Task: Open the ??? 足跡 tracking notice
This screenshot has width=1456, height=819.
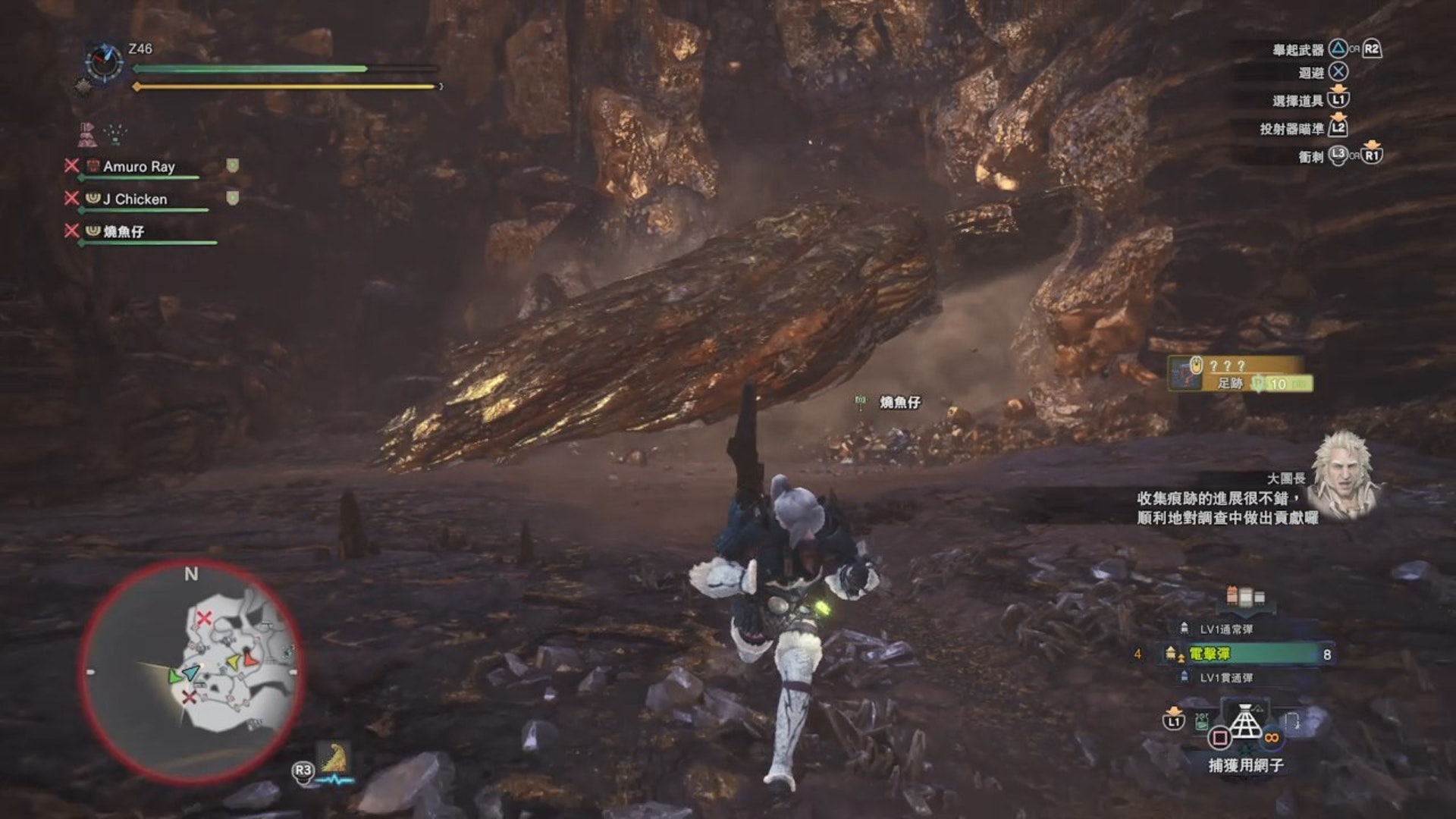Action: coord(1239,375)
